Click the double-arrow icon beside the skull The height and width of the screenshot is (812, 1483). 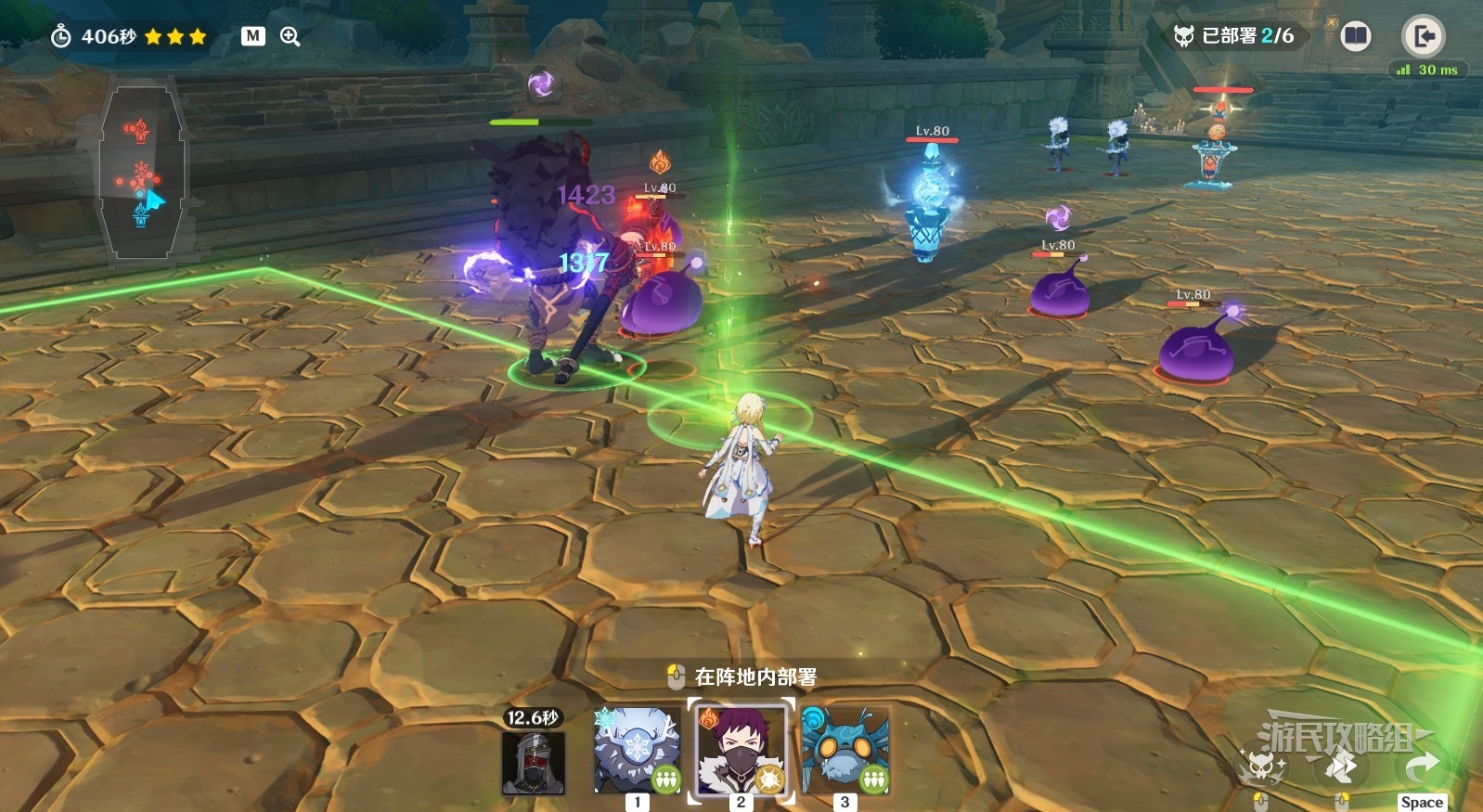click(1340, 767)
